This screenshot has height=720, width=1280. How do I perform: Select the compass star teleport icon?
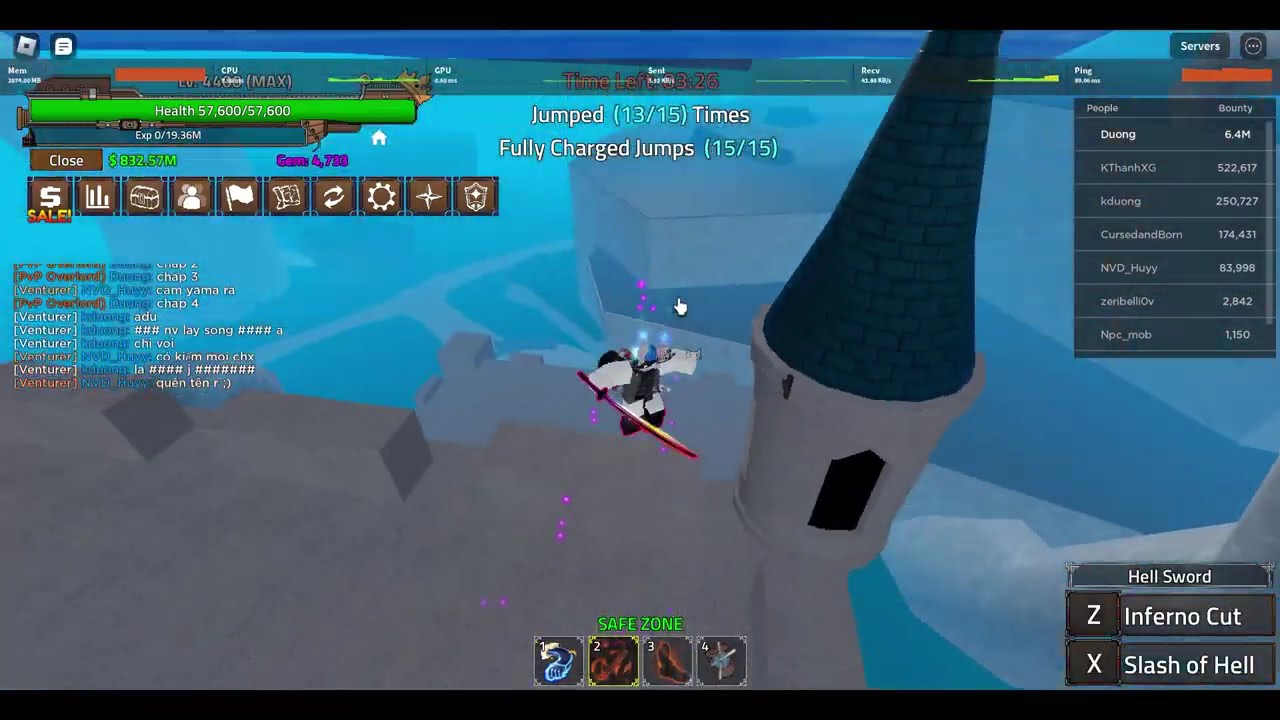(x=428, y=197)
